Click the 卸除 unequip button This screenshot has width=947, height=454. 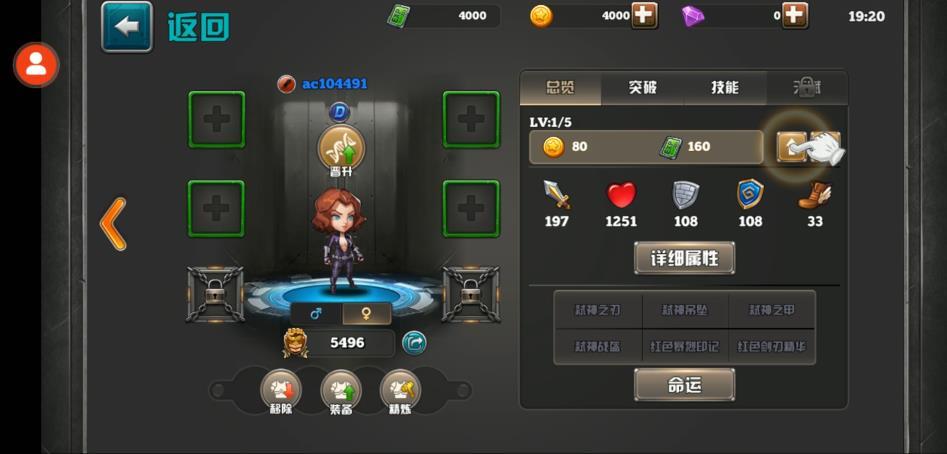[x=280, y=392]
